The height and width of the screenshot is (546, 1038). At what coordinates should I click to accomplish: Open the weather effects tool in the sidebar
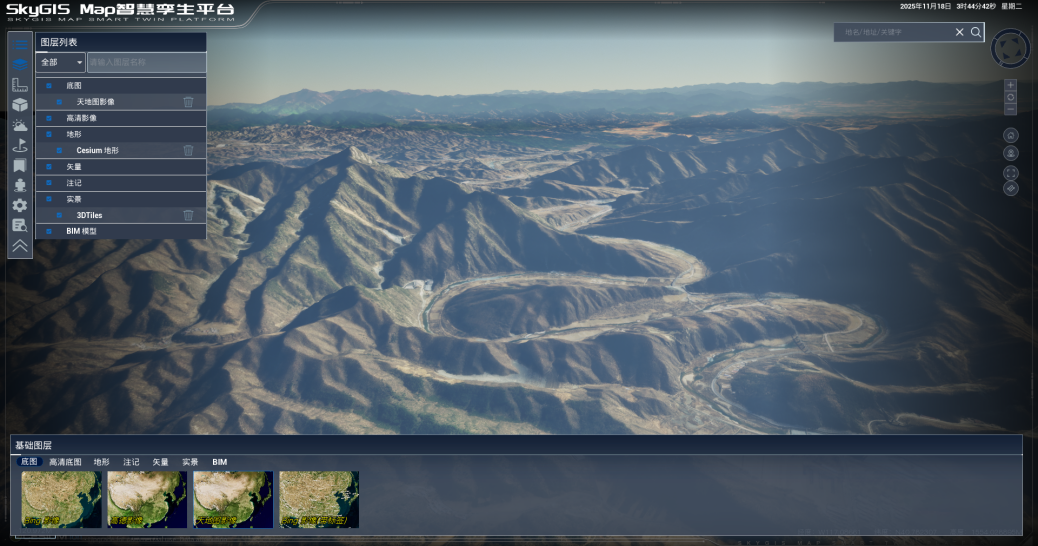point(20,126)
